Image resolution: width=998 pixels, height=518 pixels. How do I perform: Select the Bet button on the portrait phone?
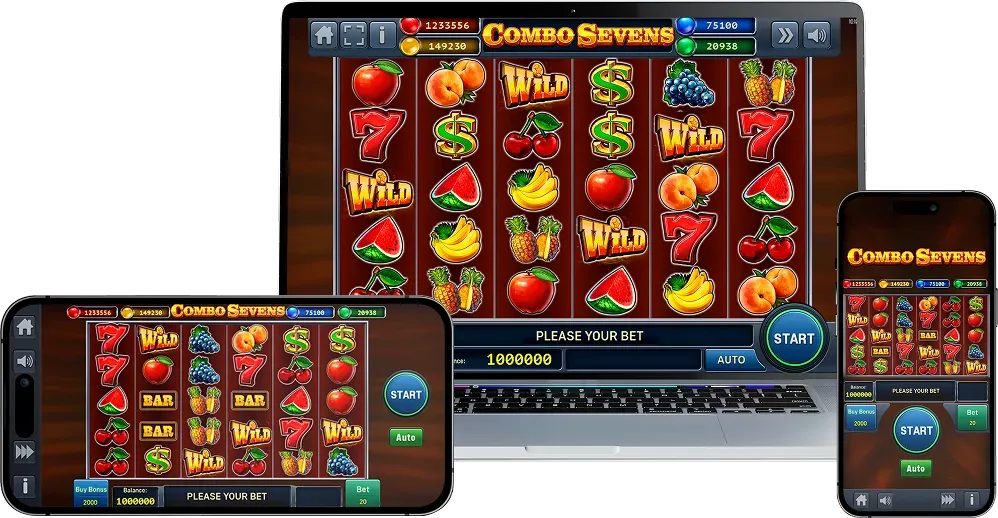[971, 417]
